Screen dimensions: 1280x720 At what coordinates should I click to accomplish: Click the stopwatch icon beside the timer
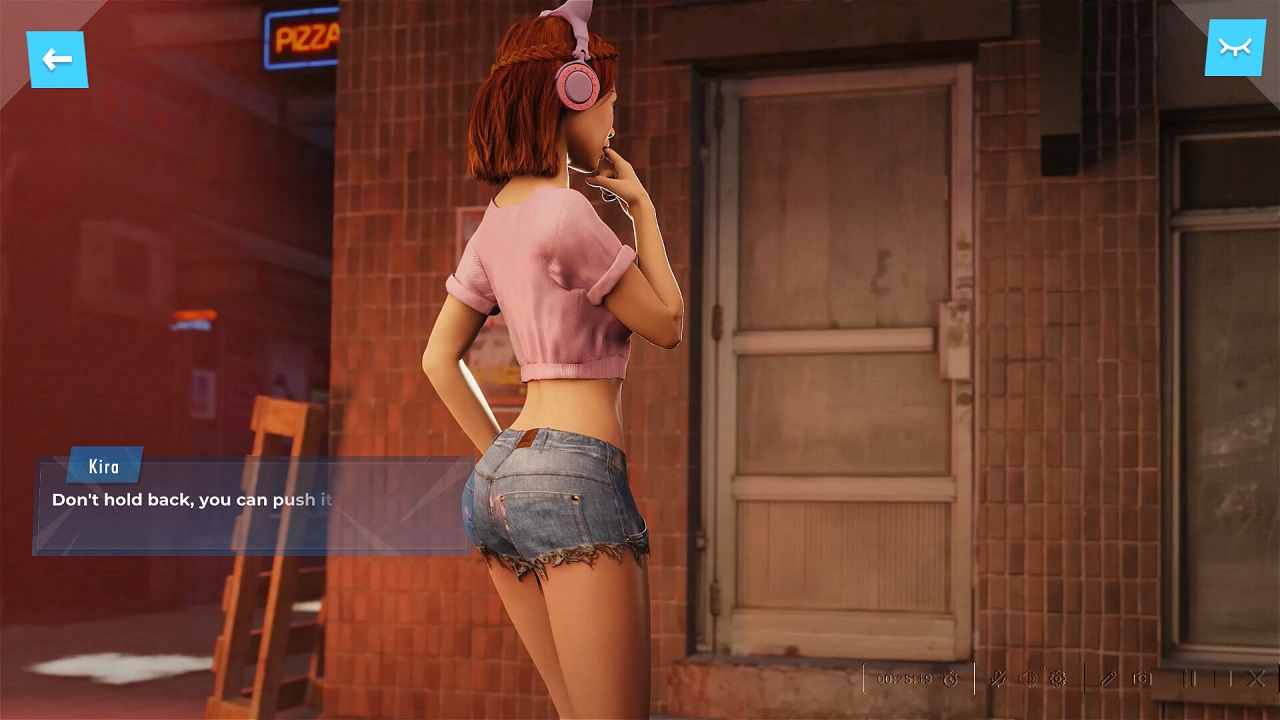pyautogui.click(x=948, y=678)
